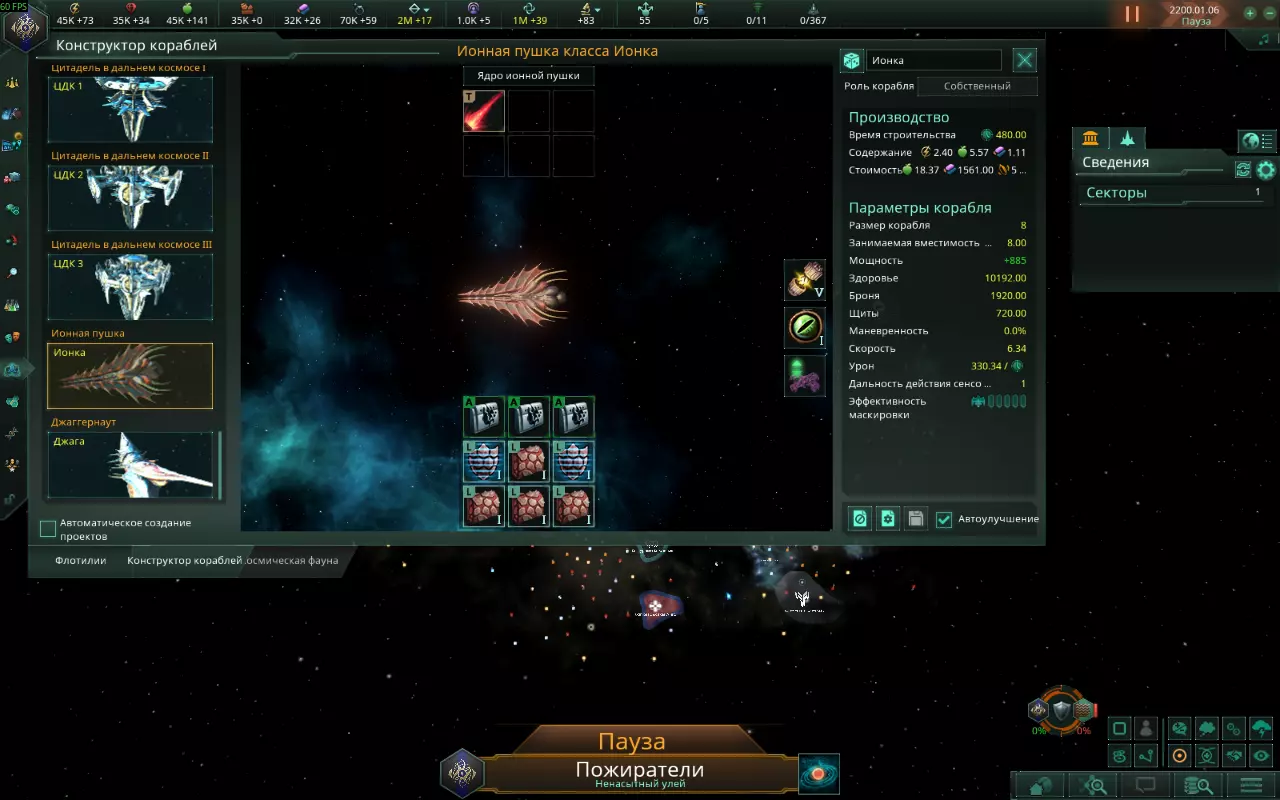Toggle Автоматическое создание проектов checkbox
The width and height of the screenshot is (1280, 800).
pyautogui.click(x=48, y=529)
